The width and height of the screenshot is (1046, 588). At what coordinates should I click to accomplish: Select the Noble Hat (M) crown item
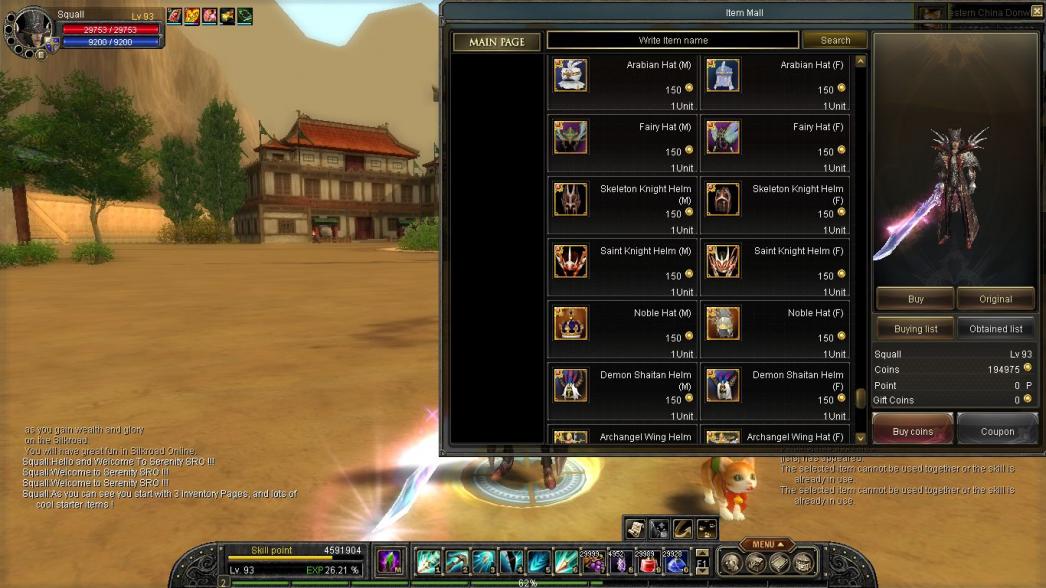[571, 324]
